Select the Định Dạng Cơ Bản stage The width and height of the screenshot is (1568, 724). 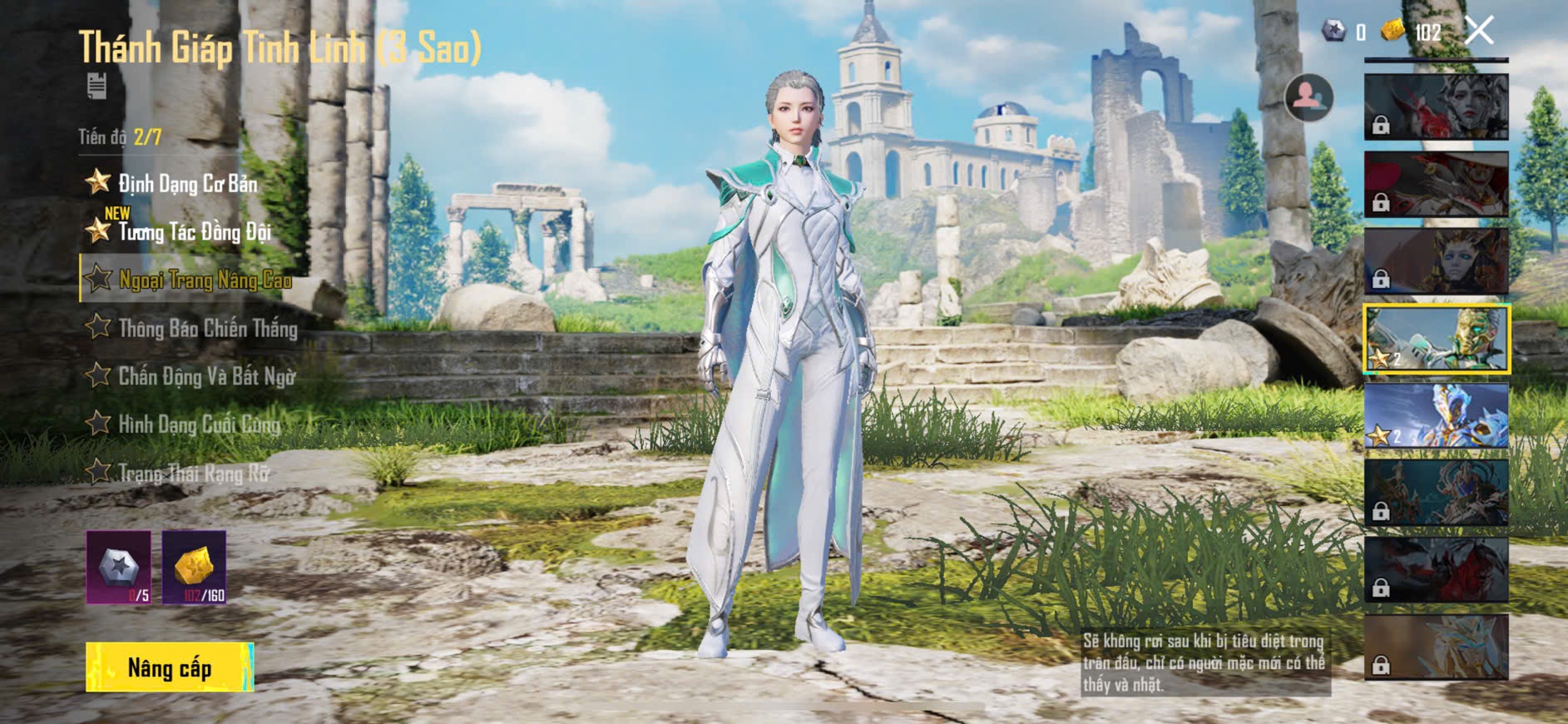187,183
